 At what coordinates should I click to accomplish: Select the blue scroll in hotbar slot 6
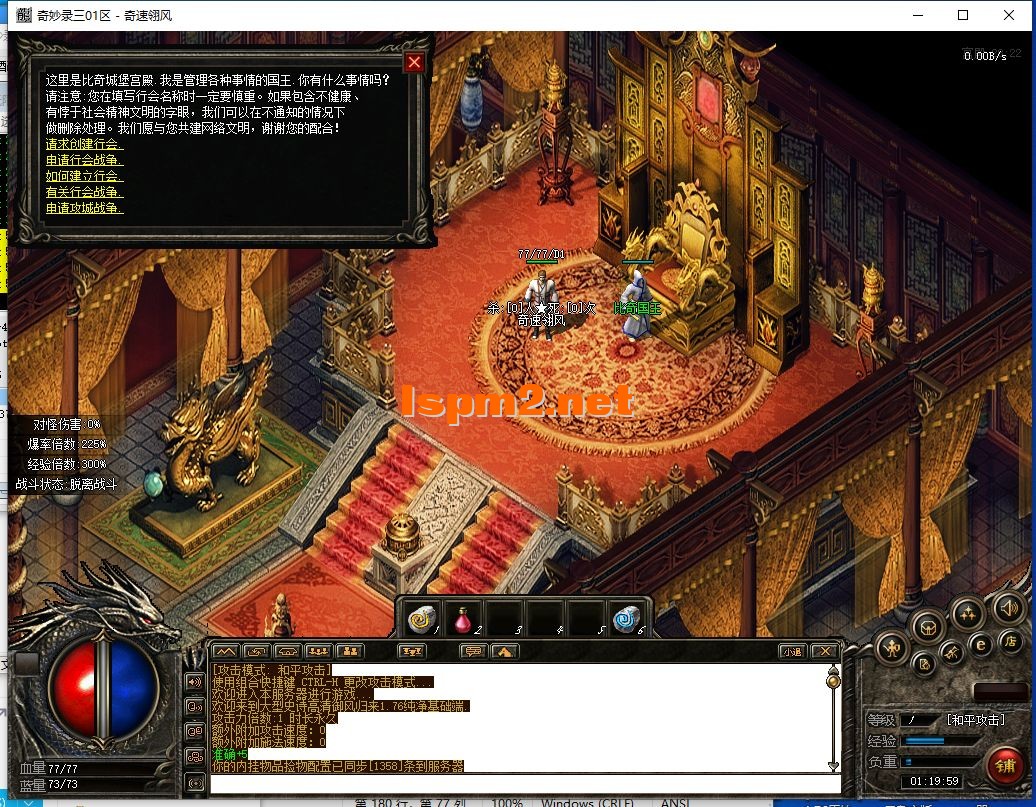628,619
